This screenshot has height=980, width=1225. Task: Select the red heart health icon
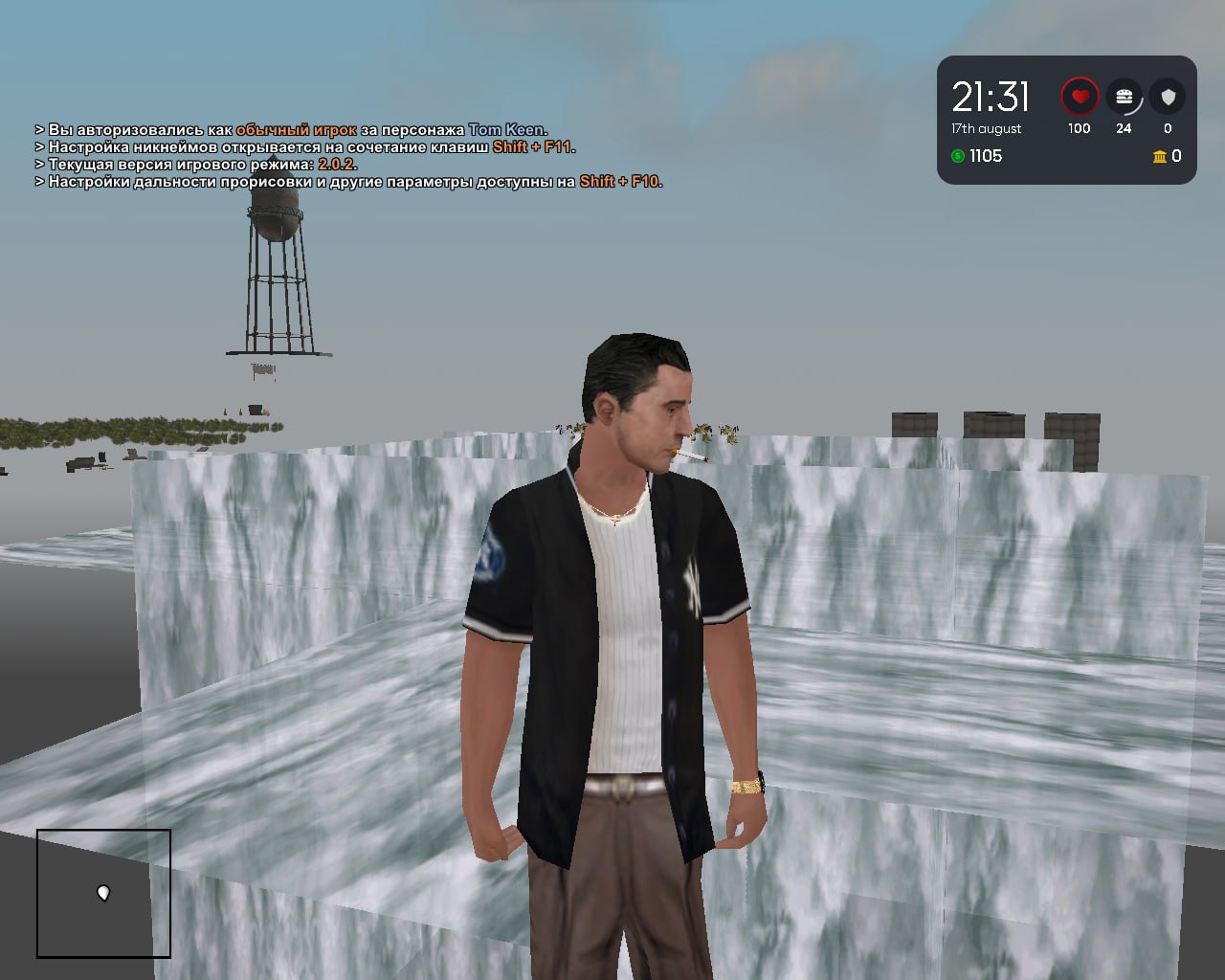click(x=1080, y=97)
